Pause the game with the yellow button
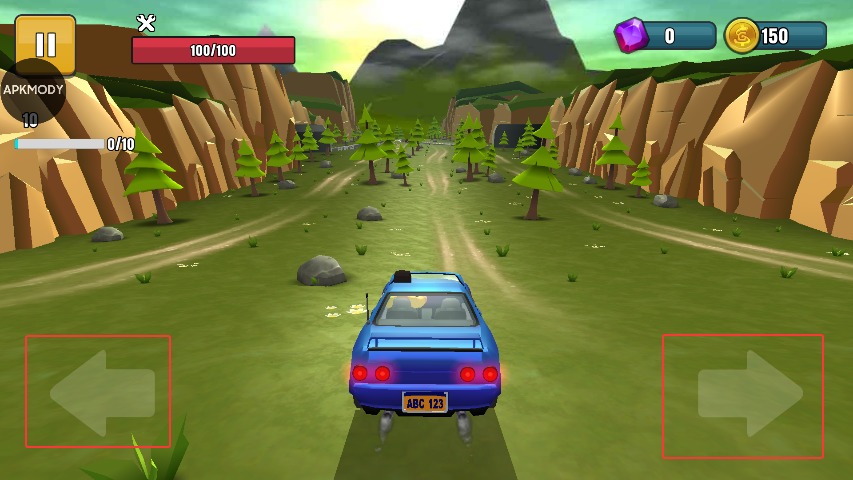Image resolution: width=853 pixels, height=480 pixels. pos(45,43)
